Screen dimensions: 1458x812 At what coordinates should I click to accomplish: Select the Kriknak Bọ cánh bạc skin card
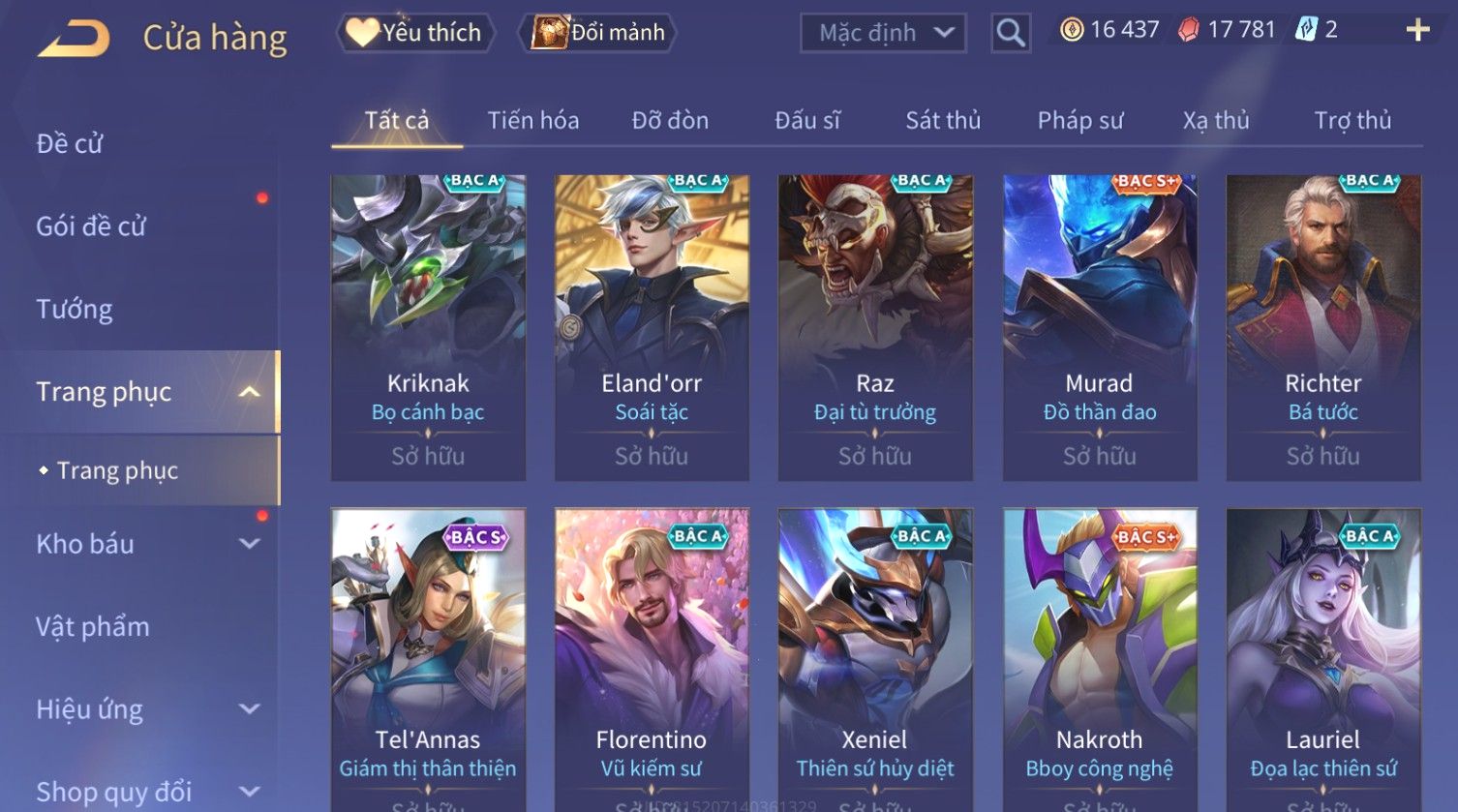[428, 327]
